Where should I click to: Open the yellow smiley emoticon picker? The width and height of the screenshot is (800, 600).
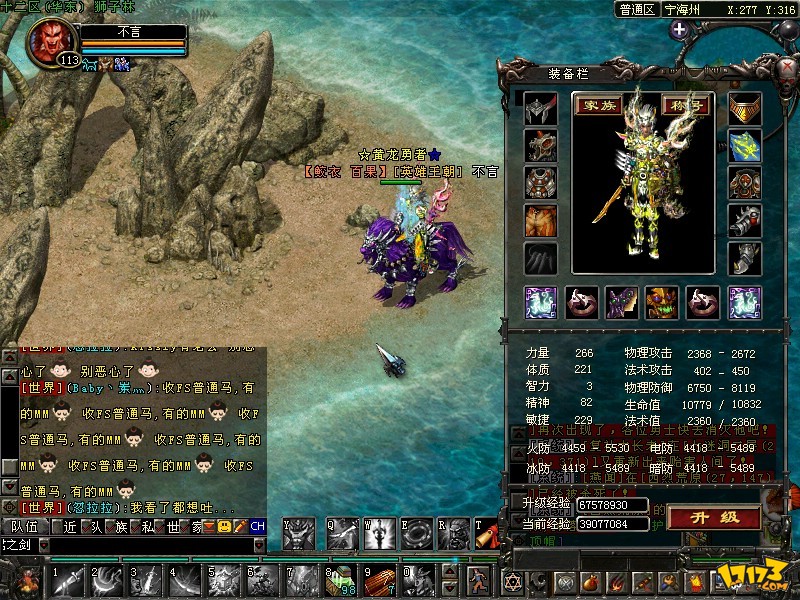224,526
